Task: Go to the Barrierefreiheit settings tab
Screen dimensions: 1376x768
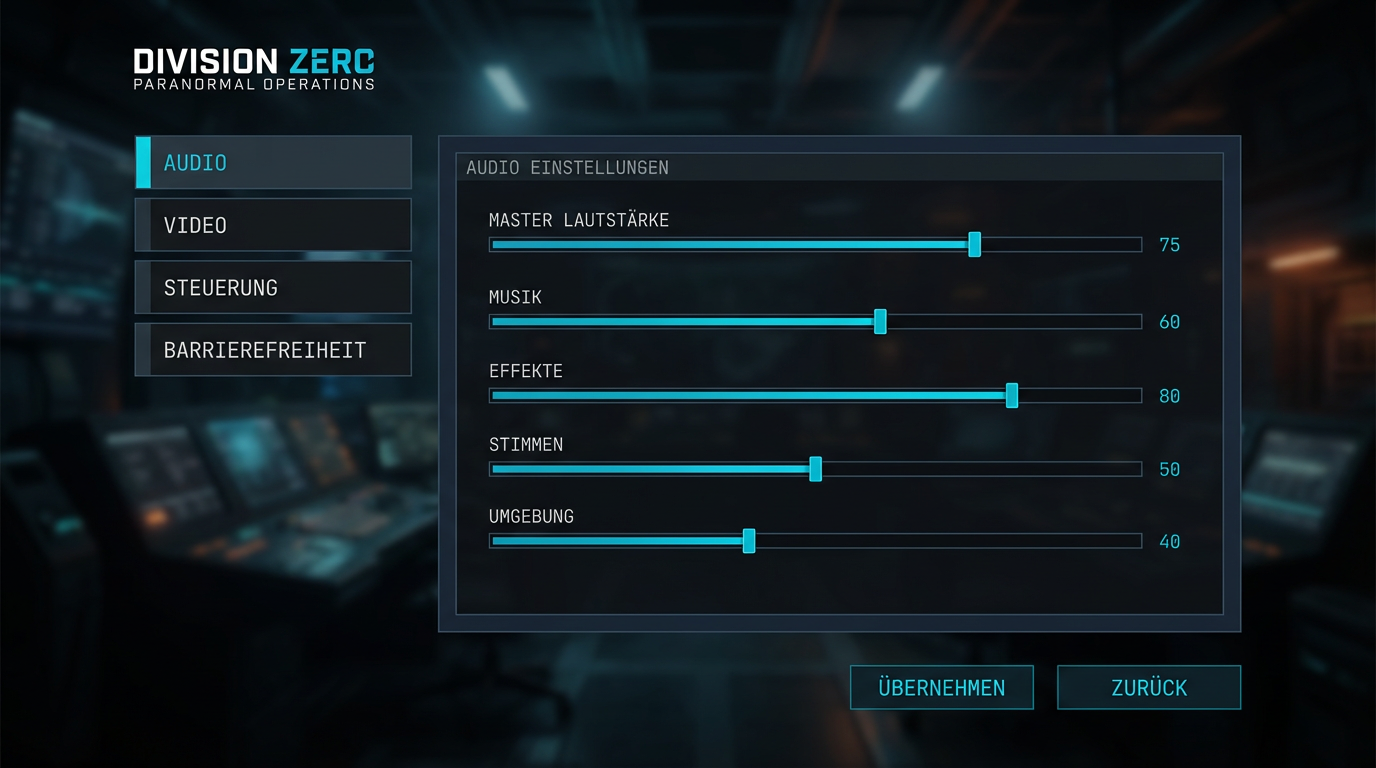Action: click(273, 350)
